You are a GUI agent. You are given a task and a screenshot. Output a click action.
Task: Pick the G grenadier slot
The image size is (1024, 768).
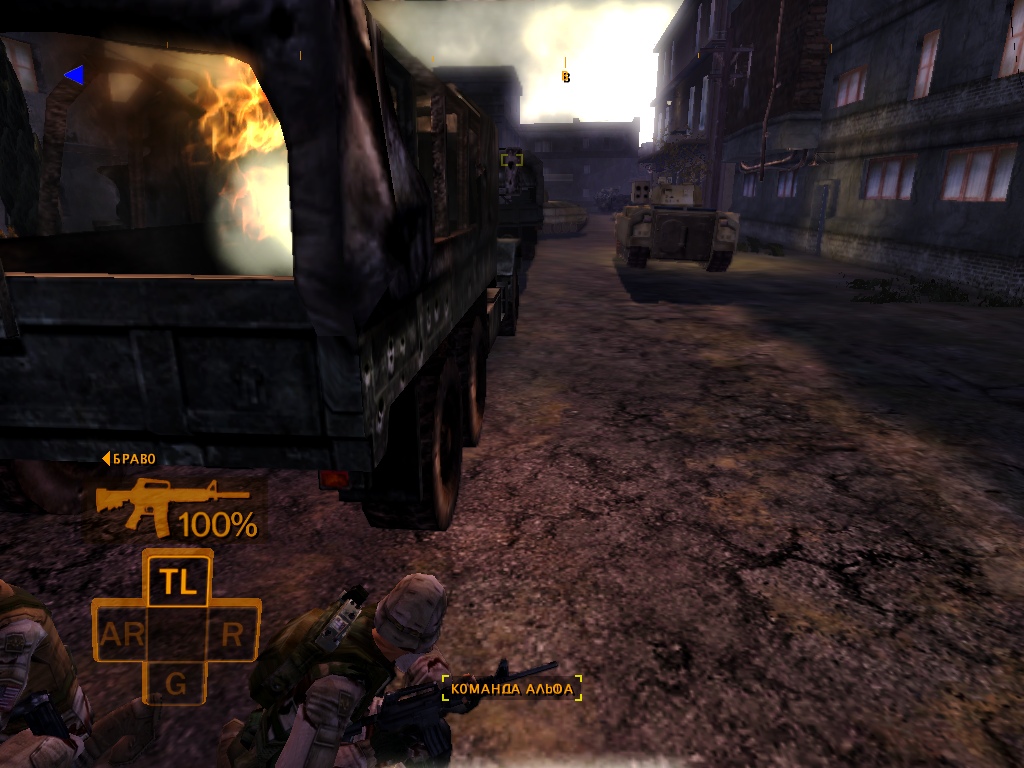tap(176, 684)
